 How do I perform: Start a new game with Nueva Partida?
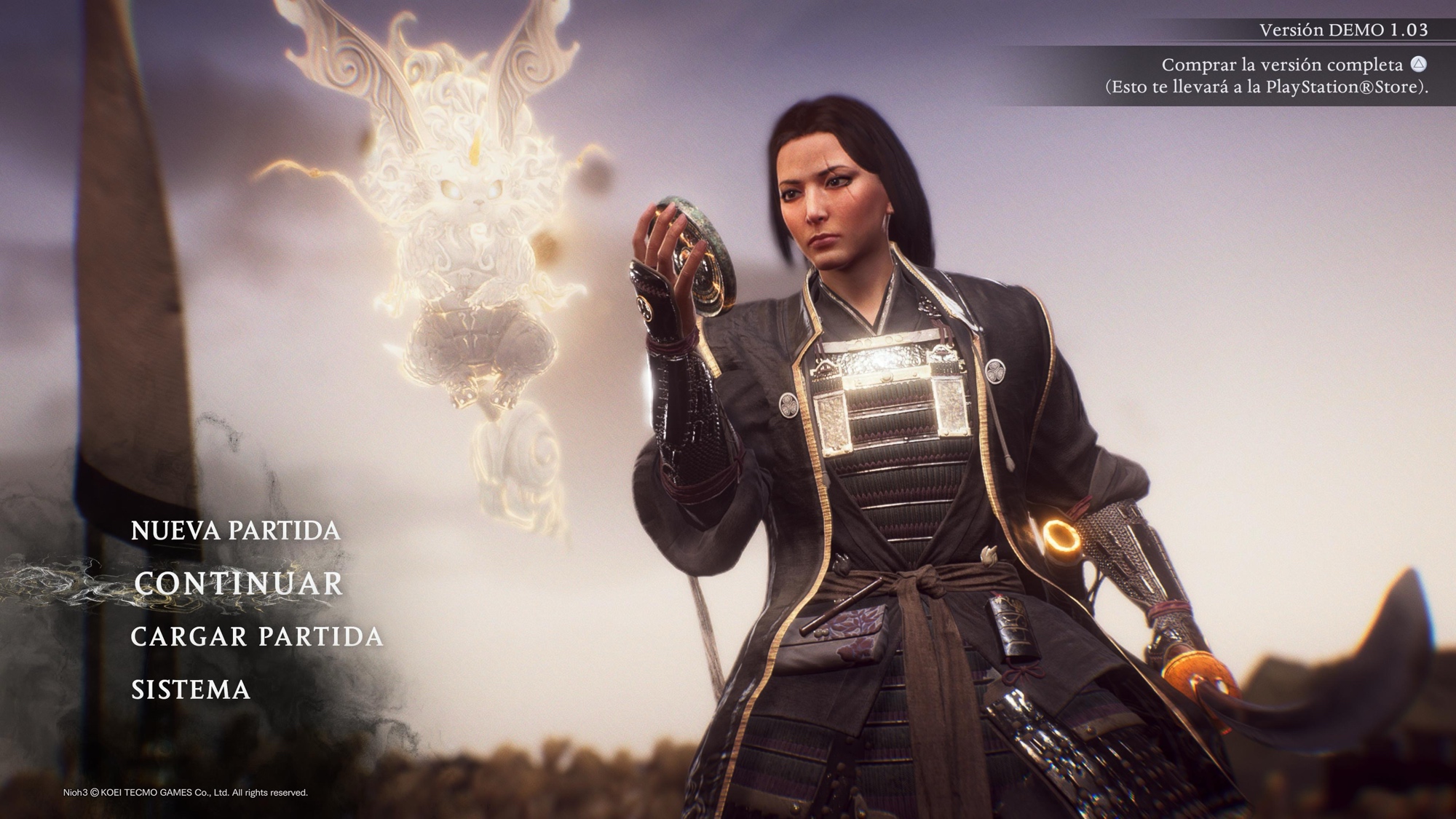point(235,530)
